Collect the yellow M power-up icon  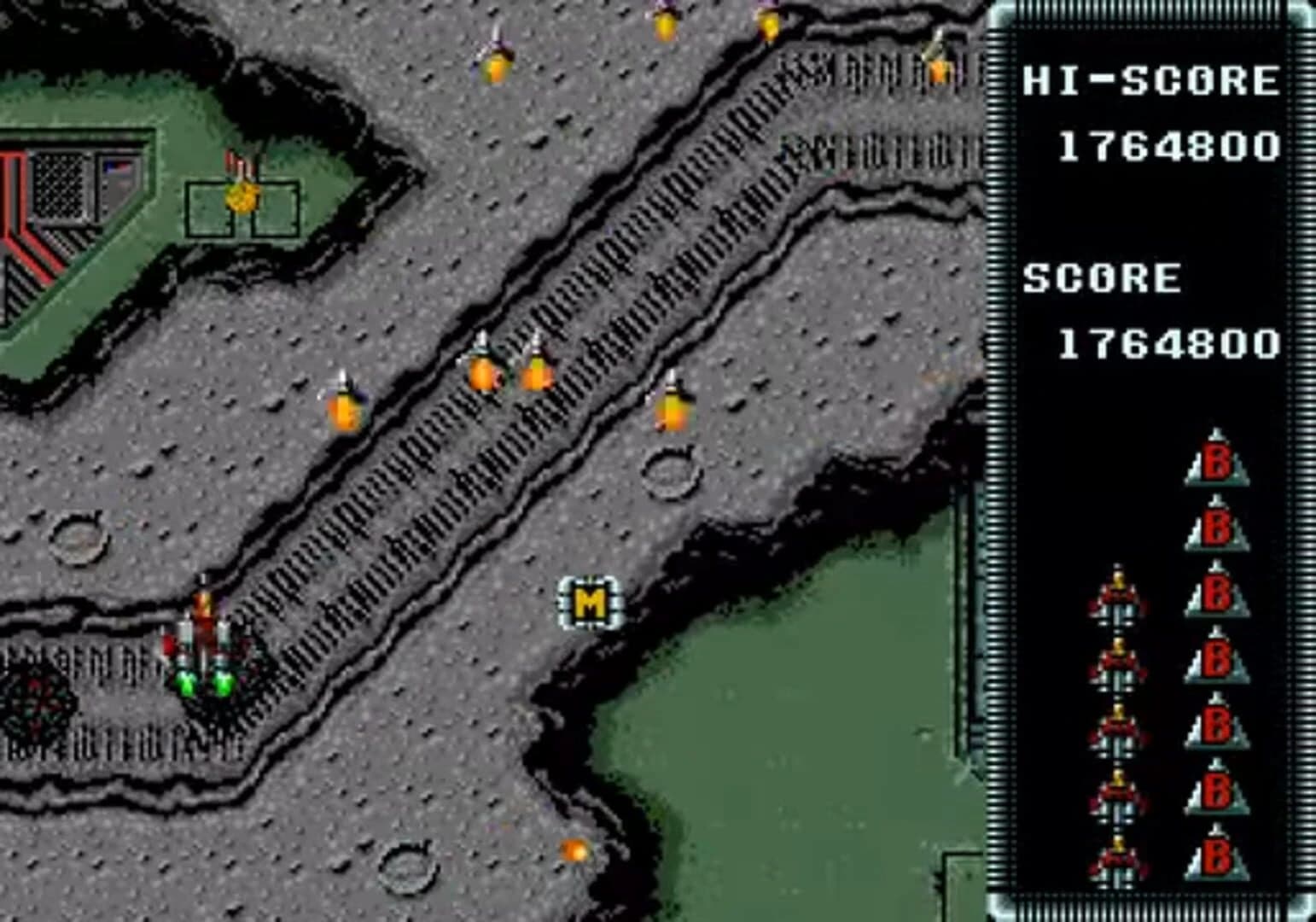[x=591, y=601]
